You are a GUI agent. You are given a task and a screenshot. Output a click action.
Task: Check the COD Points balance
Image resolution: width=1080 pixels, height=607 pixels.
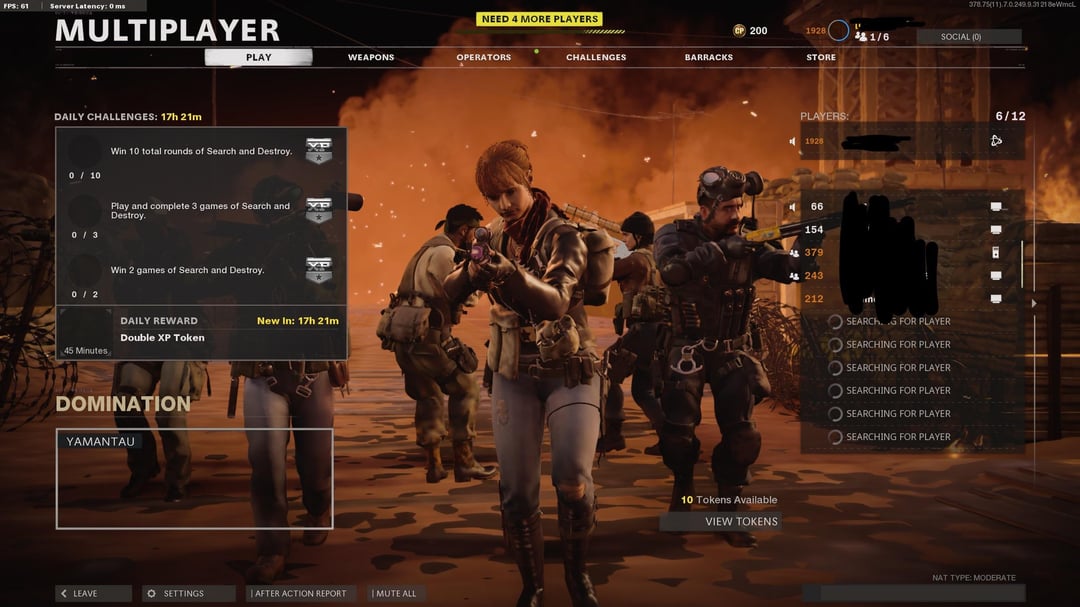(750, 31)
